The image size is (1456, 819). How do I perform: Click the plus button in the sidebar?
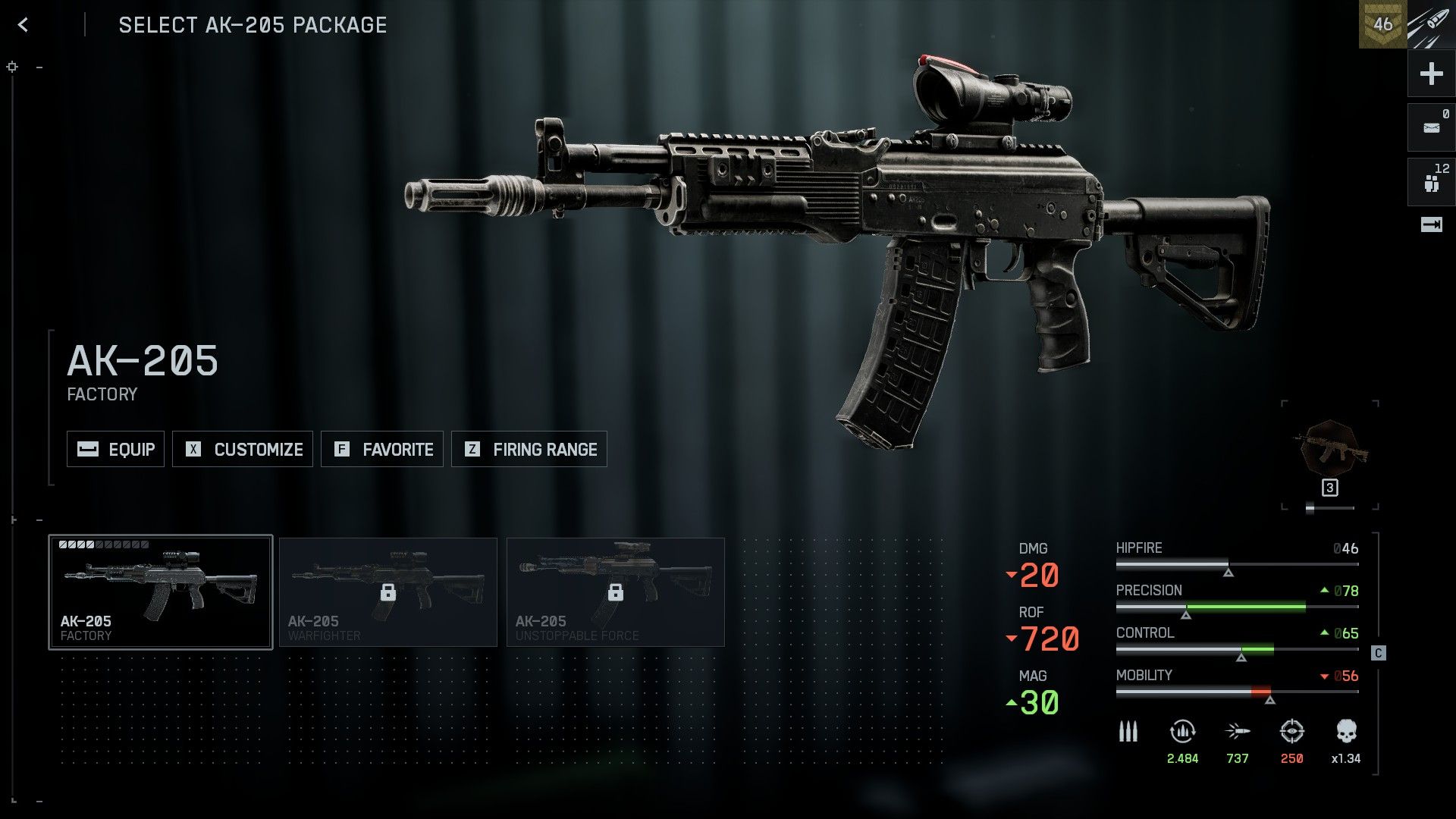(x=1431, y=74)
